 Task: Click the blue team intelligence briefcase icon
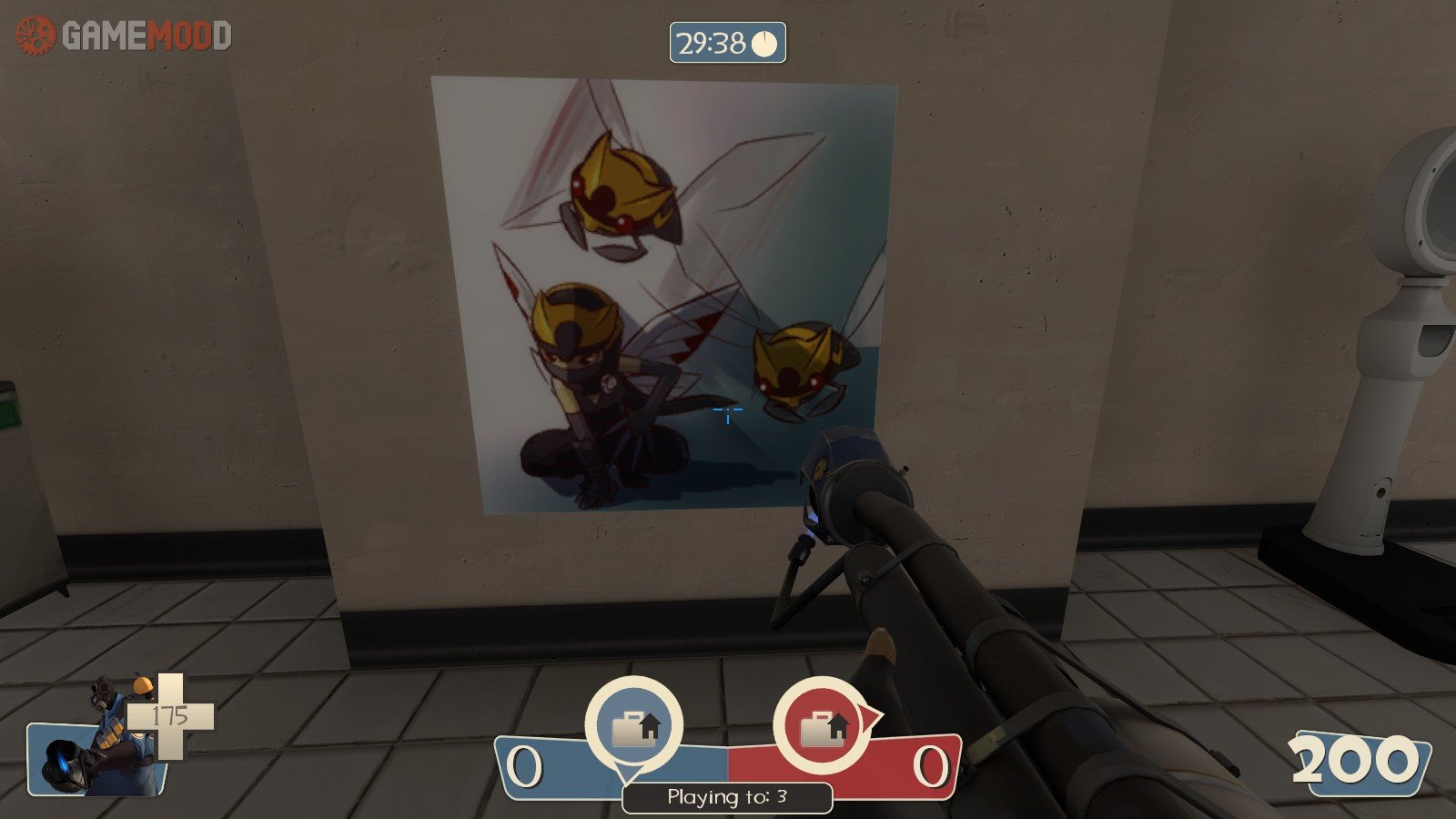[x=633, y=727]
